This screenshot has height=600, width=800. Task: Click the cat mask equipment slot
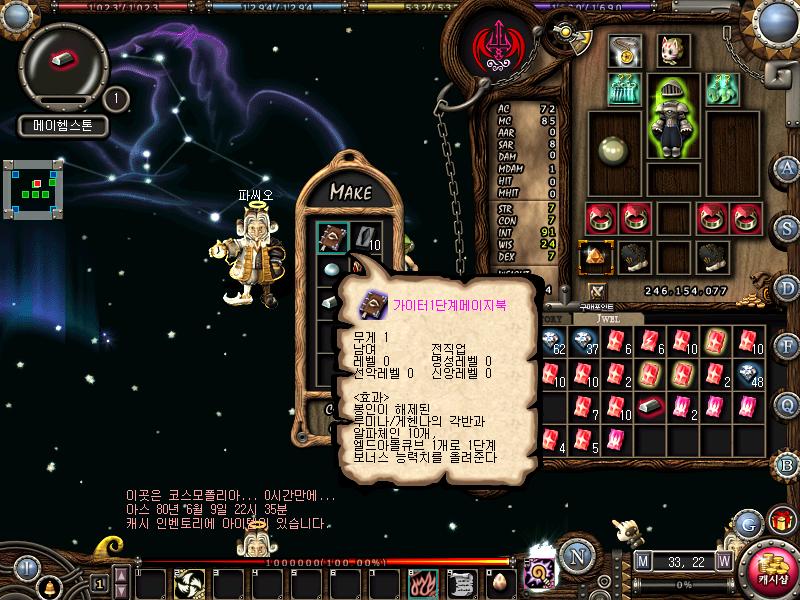pyautogui.click(x=672, y=50)
